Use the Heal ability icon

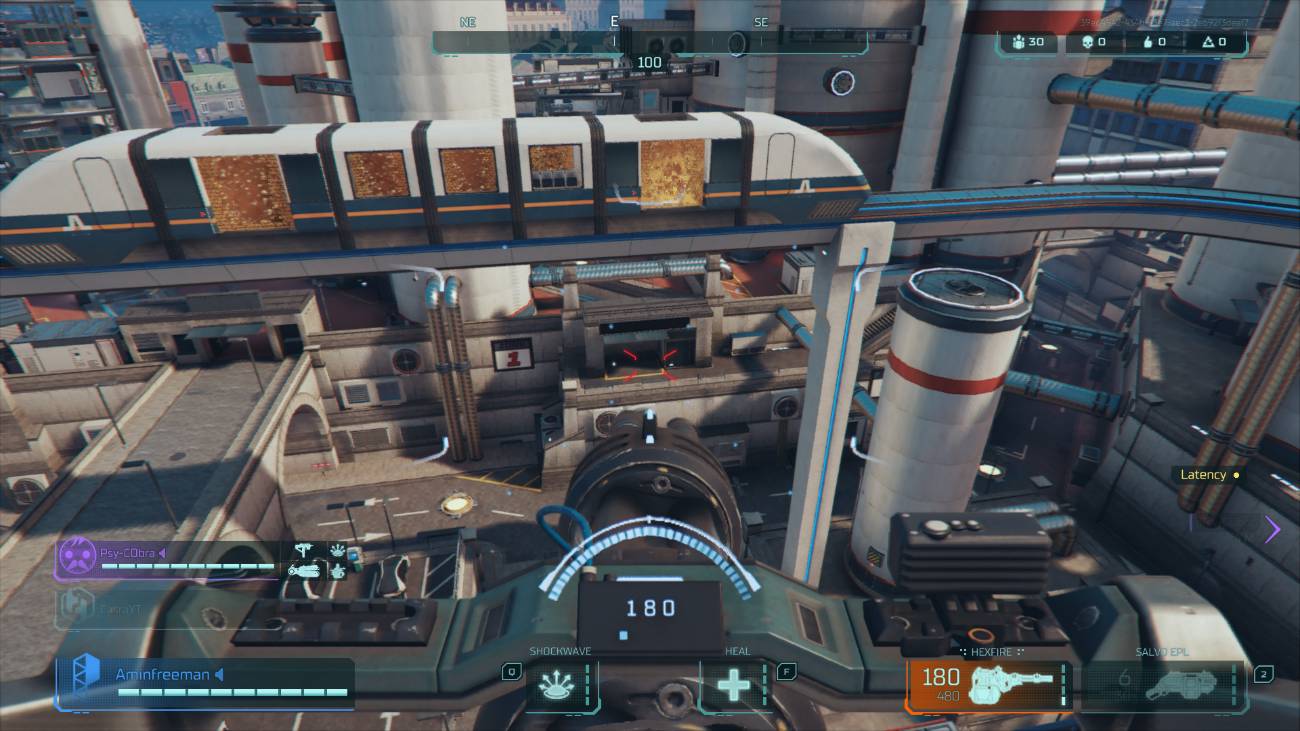[736, 686]
